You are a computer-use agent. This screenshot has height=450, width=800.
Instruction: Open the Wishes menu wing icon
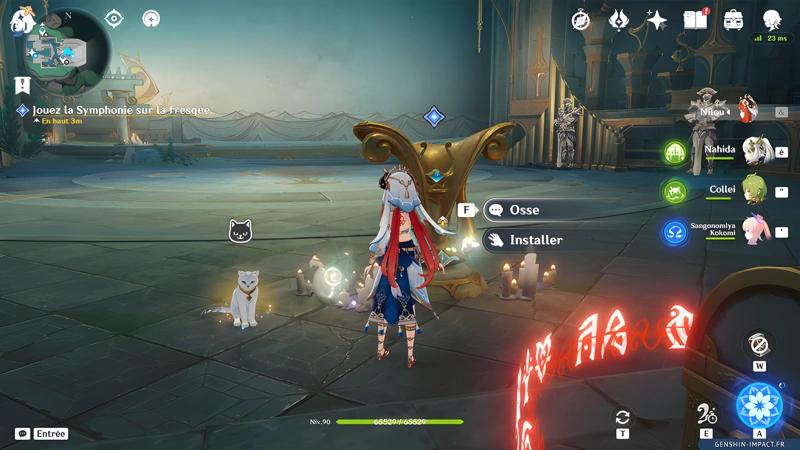(619, 20)
